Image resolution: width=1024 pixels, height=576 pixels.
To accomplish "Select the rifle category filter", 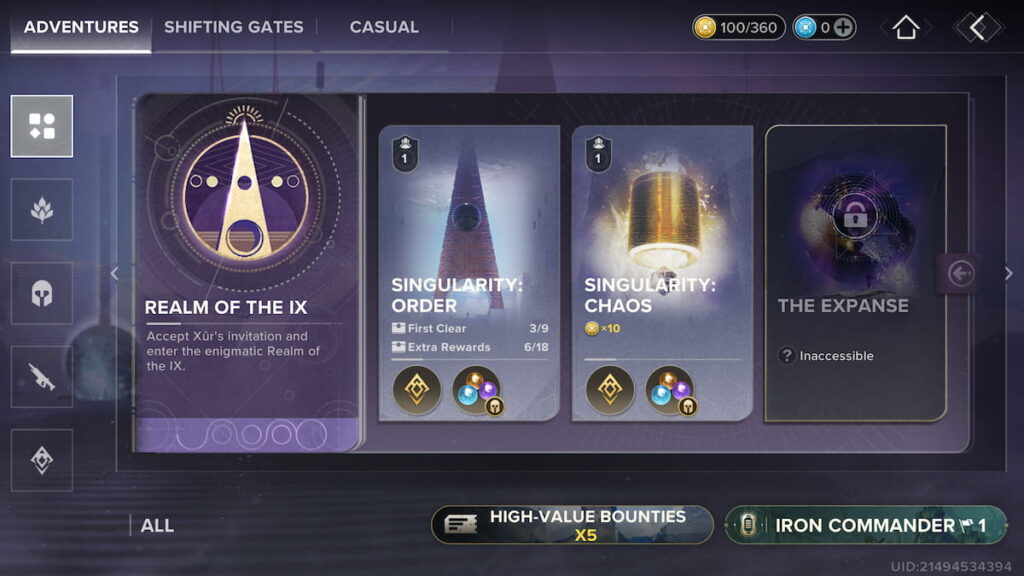I will tap(42, 377).
